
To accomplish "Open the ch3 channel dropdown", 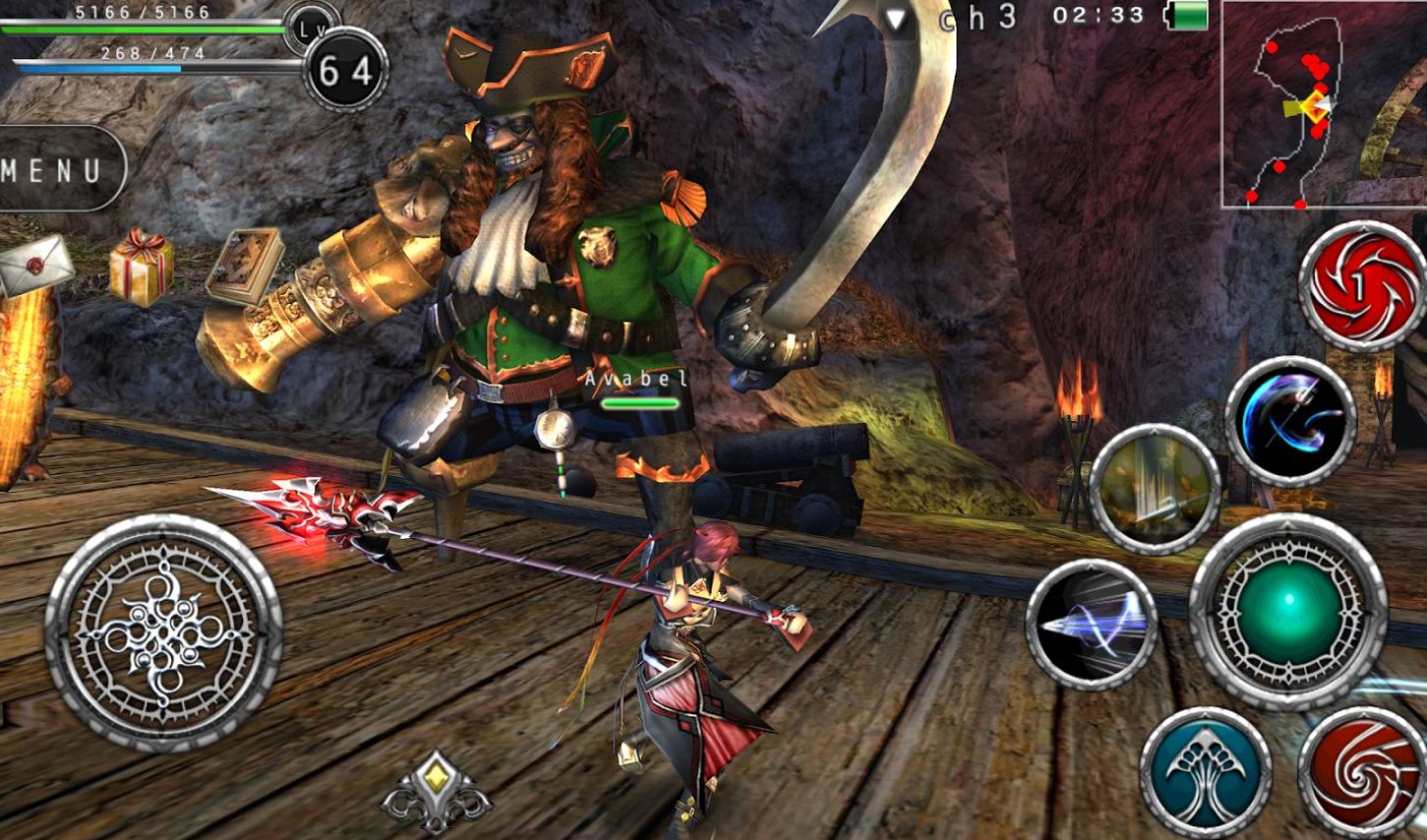I will 950,18.
